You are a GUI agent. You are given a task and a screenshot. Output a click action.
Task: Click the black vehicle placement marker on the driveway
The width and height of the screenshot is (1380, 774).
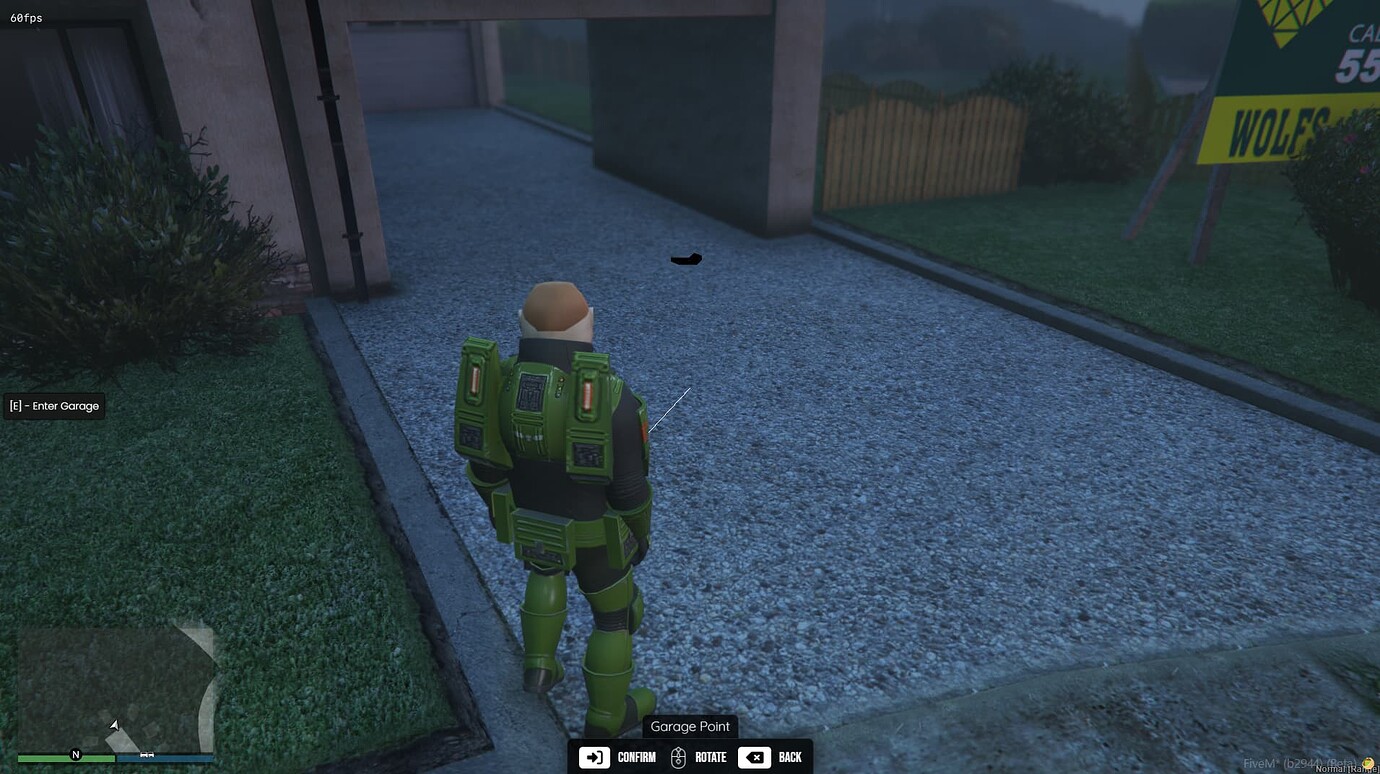tap(685, 259)
